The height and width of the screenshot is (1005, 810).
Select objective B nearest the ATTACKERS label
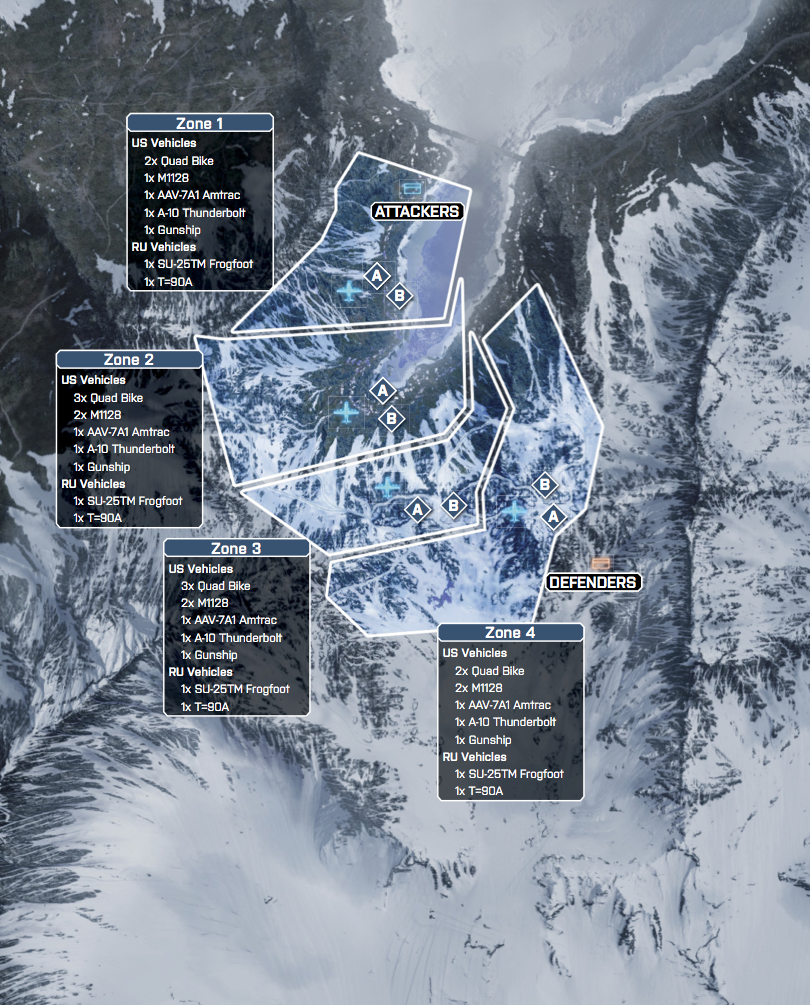[399, 295]
